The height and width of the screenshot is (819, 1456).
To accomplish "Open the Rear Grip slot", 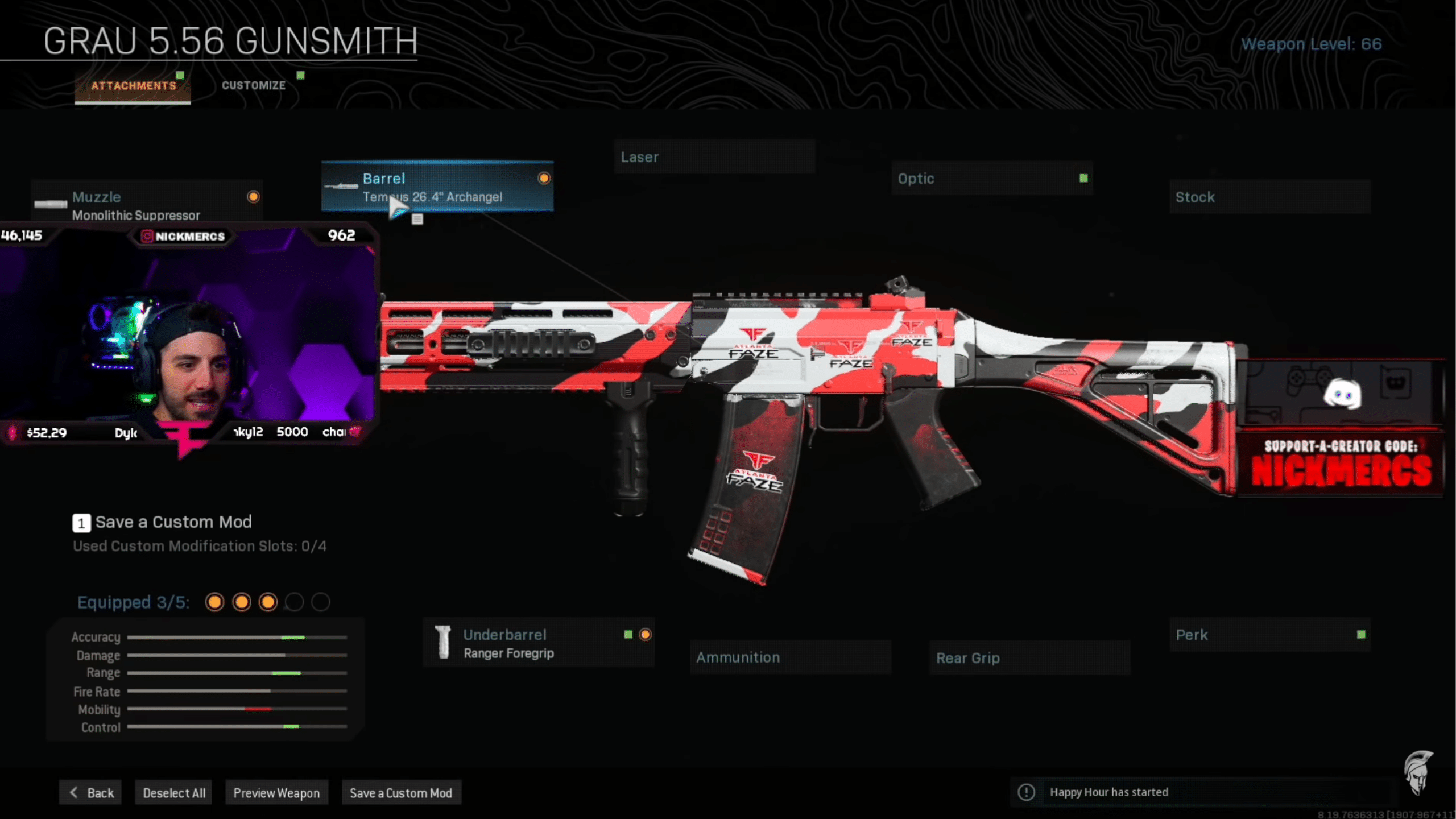I will coord(1029,658).
